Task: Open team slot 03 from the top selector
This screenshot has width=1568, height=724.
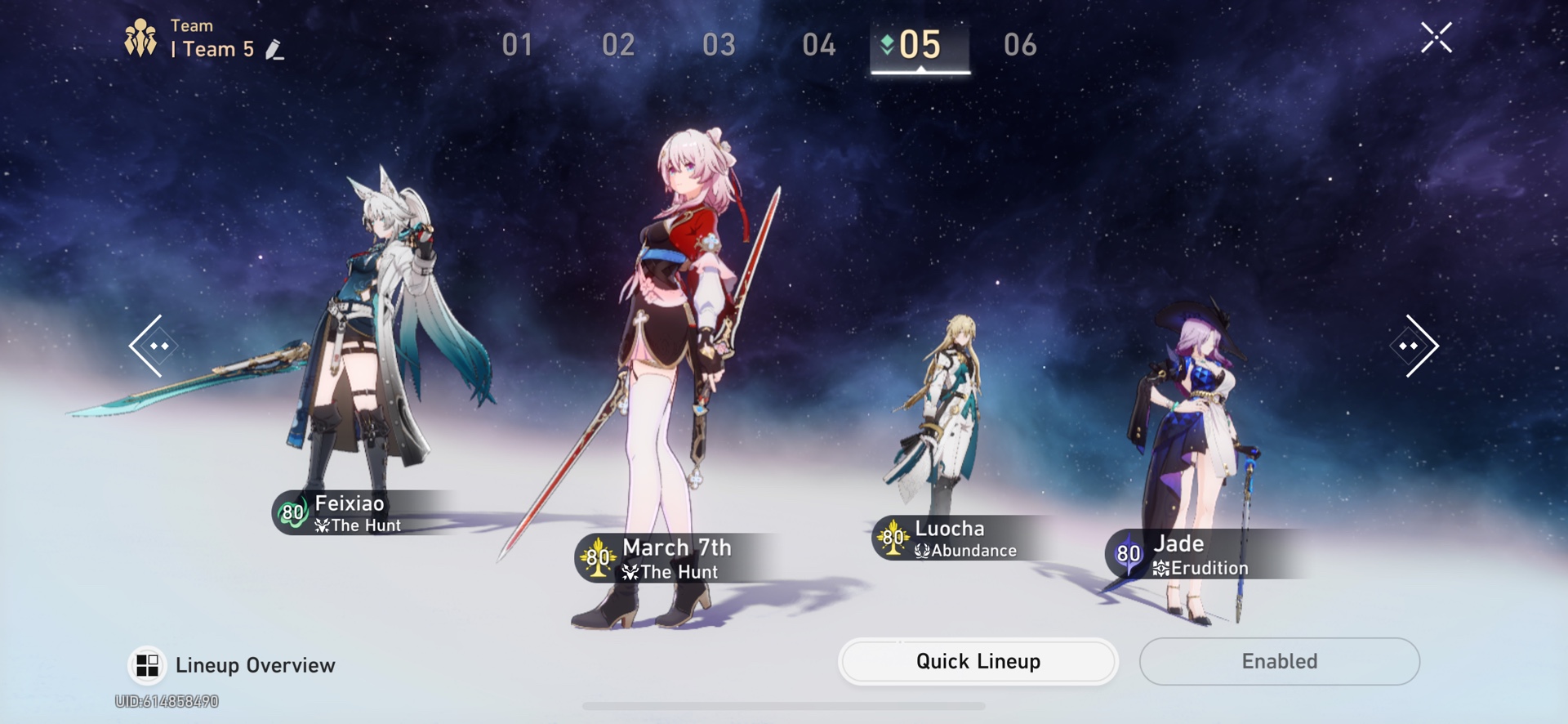Action: (719, 46)
